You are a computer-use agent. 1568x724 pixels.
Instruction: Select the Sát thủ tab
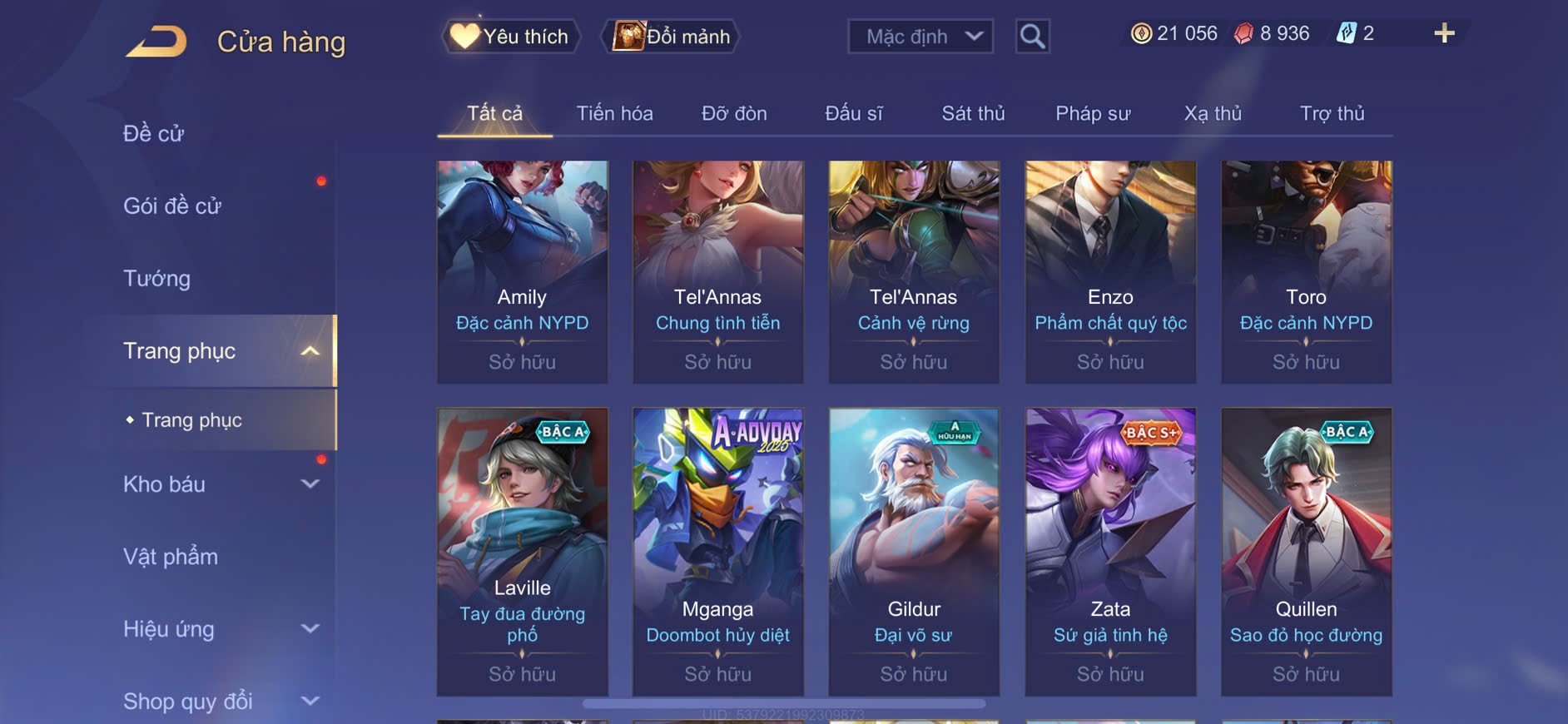pyautogui.click(x=973, y=113)
